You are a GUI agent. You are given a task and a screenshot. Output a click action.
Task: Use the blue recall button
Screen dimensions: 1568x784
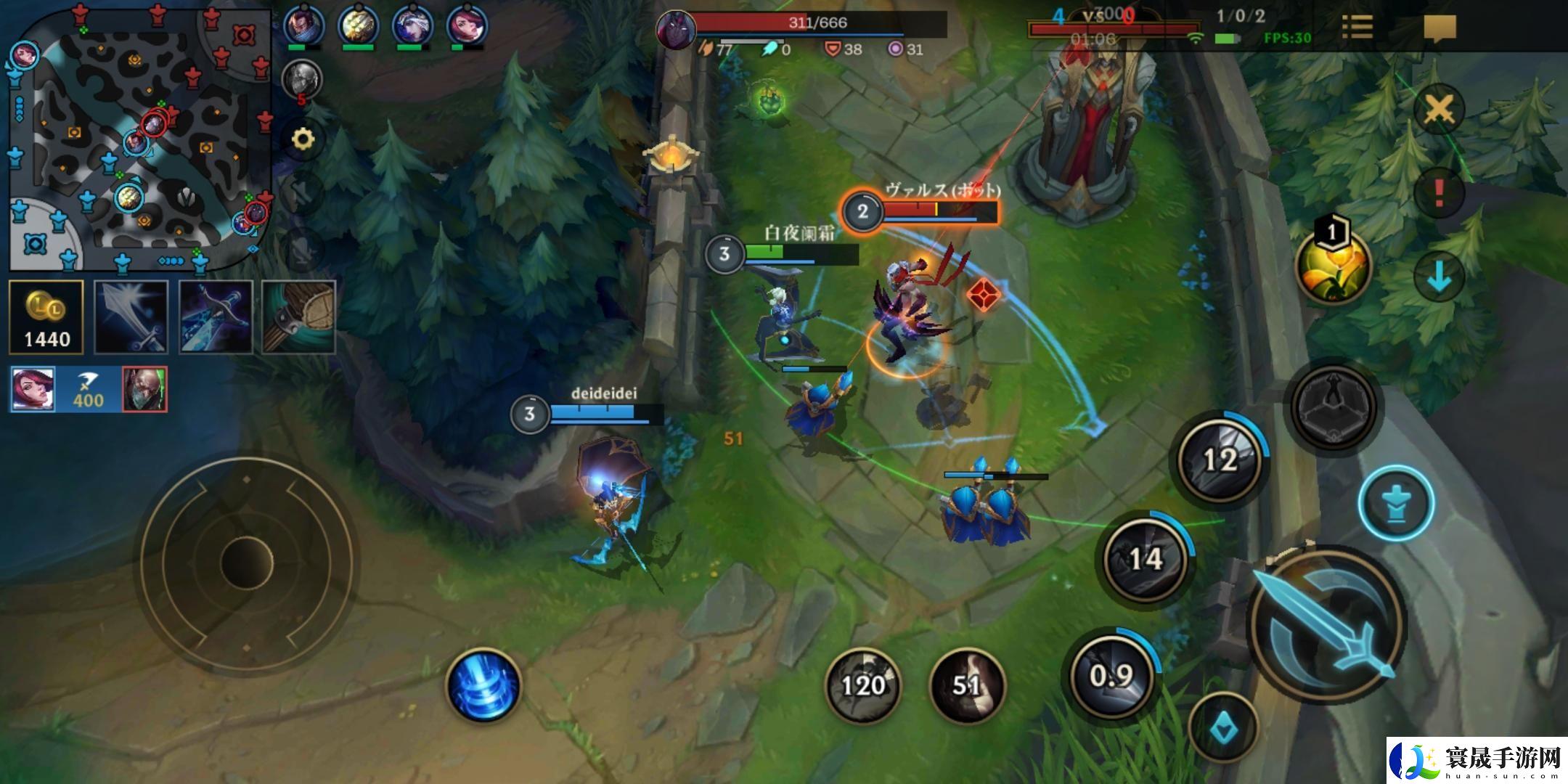click(x=484, y=686)
